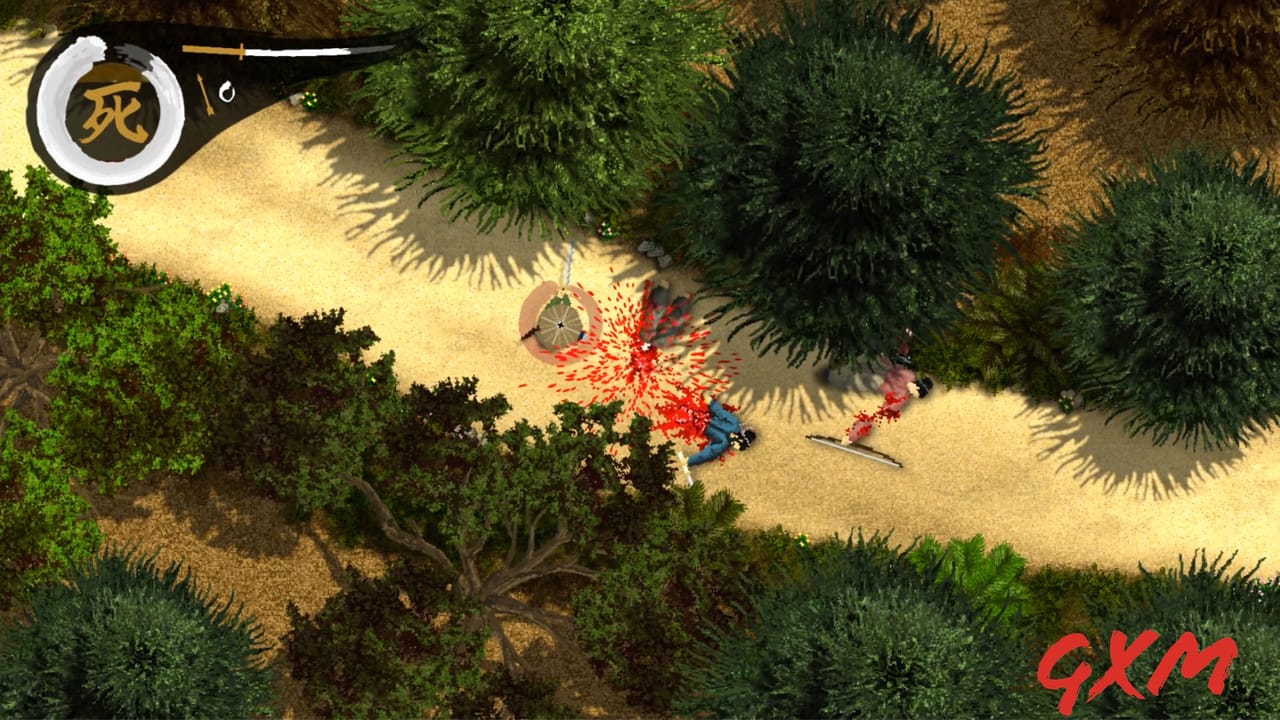
Task: Click the gold 死 kanji death emblem
Action: coord(115,110)
